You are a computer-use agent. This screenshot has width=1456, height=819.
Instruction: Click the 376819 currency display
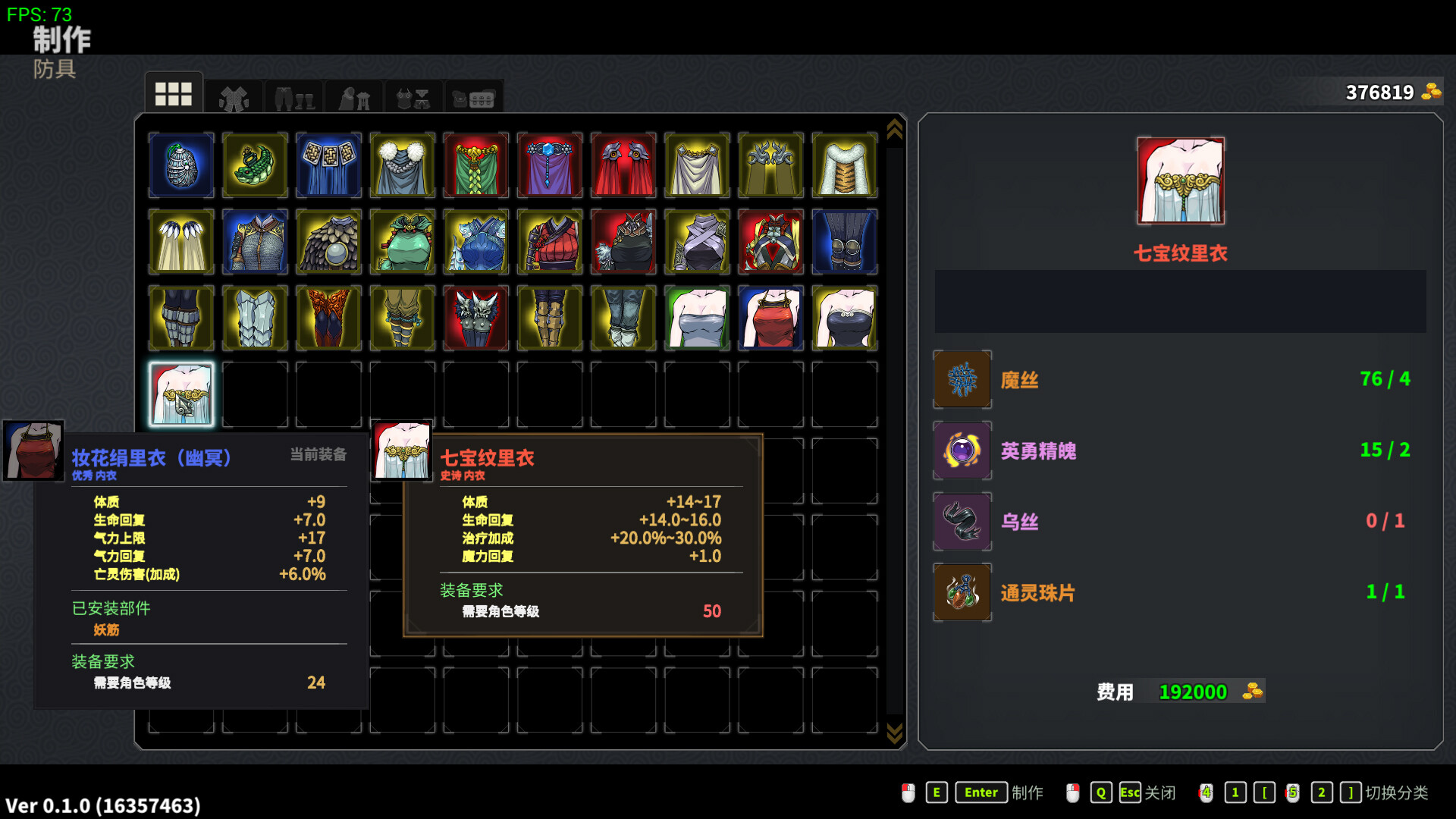(1379, 93)
